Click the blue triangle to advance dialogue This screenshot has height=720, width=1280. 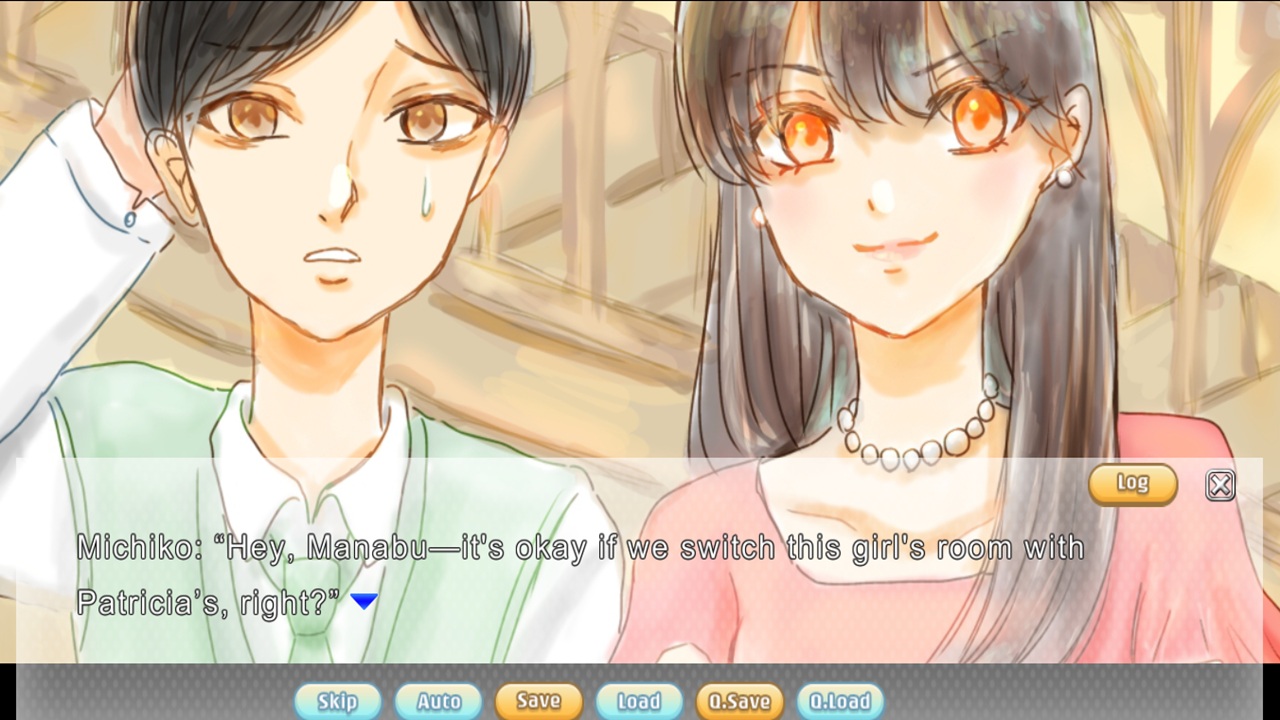coord(365,600)
